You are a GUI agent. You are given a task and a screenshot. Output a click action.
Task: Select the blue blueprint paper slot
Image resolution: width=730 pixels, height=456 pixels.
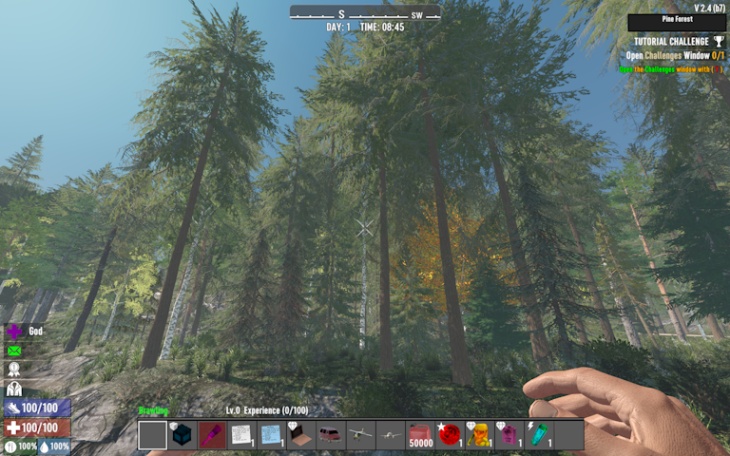pyautogui.click(x=271, y=435)
